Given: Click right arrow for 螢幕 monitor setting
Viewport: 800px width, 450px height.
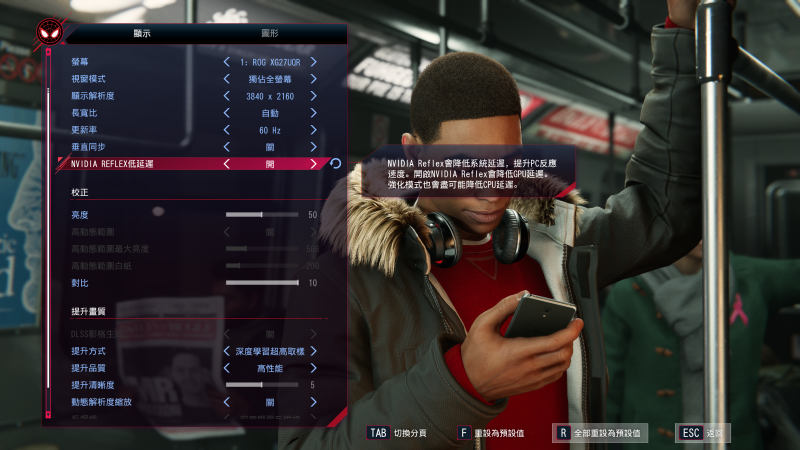Looking at the screenshot, I should (x=313, y=62).
